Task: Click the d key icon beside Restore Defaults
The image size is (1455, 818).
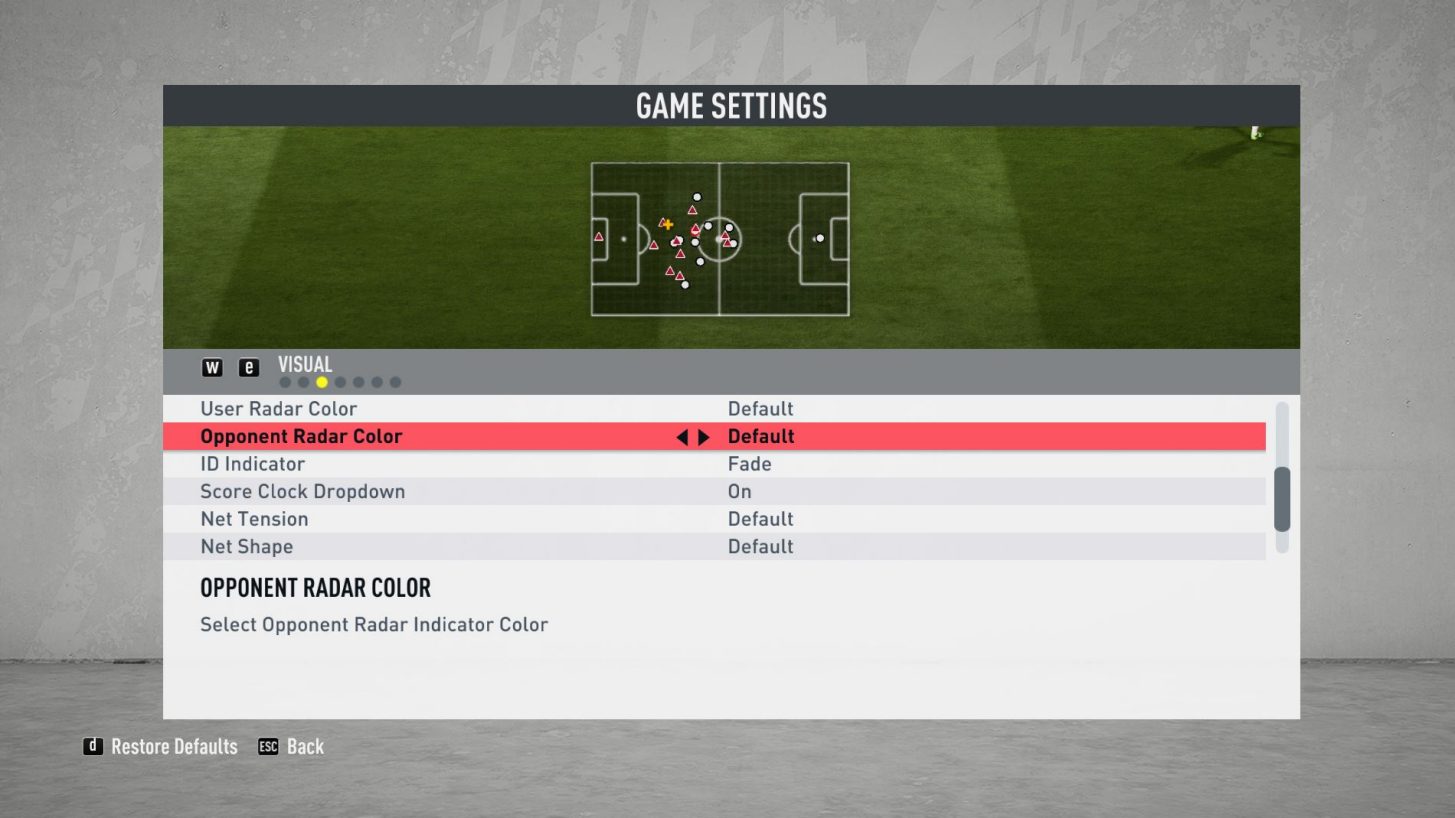Action: click(x=94, y=746)
